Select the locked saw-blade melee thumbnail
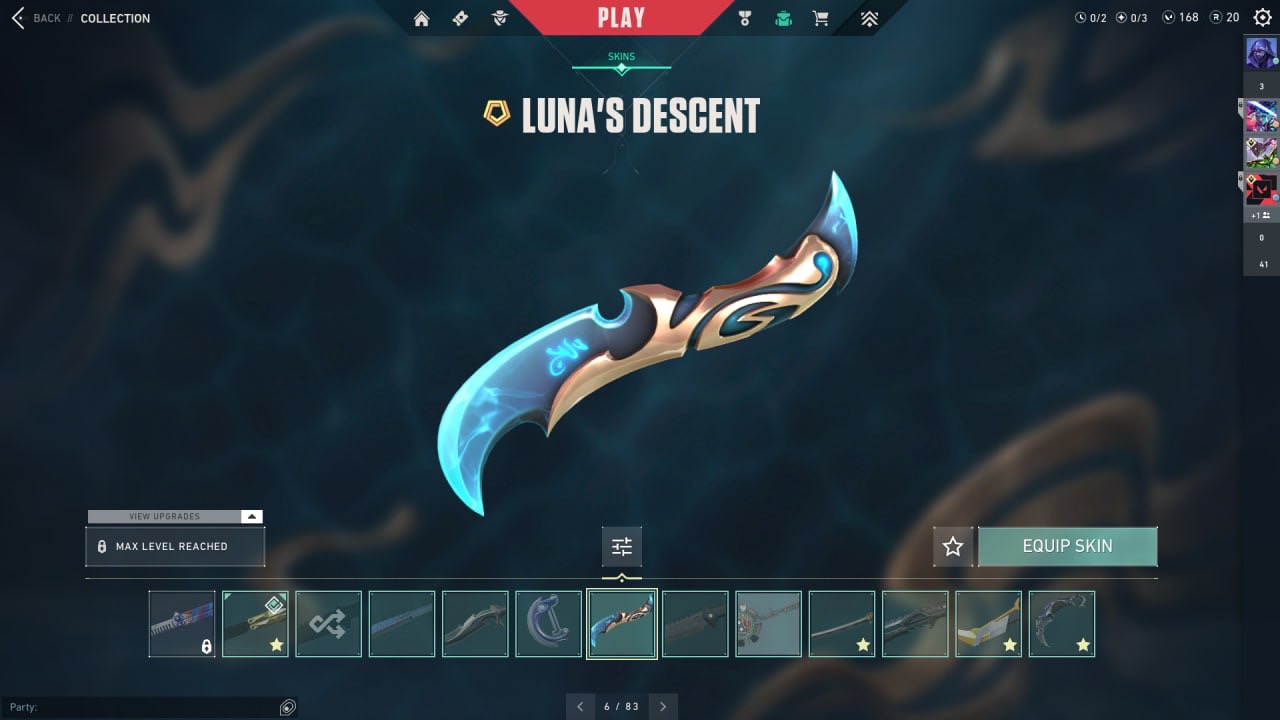The width and height of the screenshot is (1280, 720). tap(182, 624)
